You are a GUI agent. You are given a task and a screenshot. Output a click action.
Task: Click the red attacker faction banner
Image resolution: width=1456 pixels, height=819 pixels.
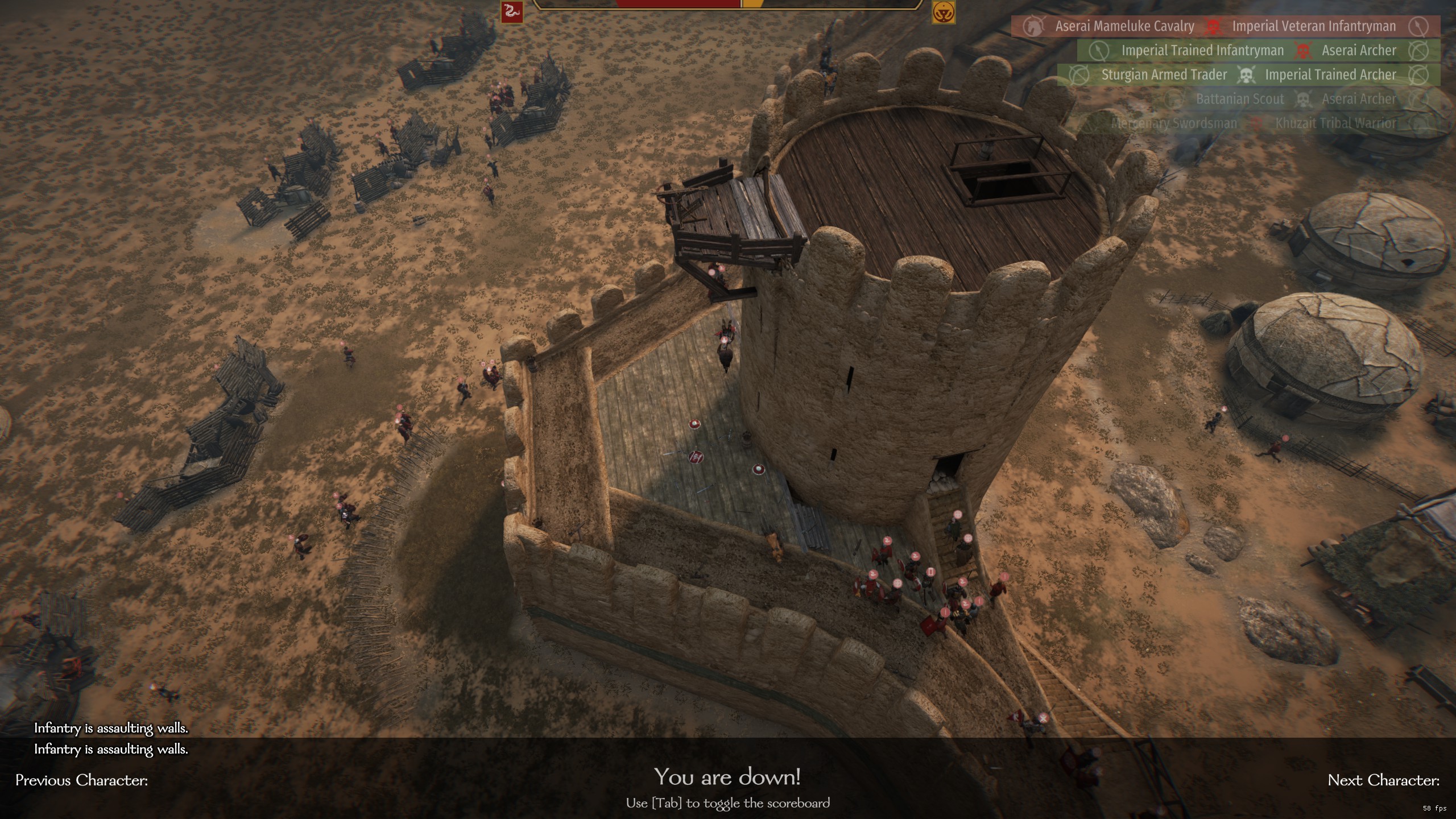511,12
